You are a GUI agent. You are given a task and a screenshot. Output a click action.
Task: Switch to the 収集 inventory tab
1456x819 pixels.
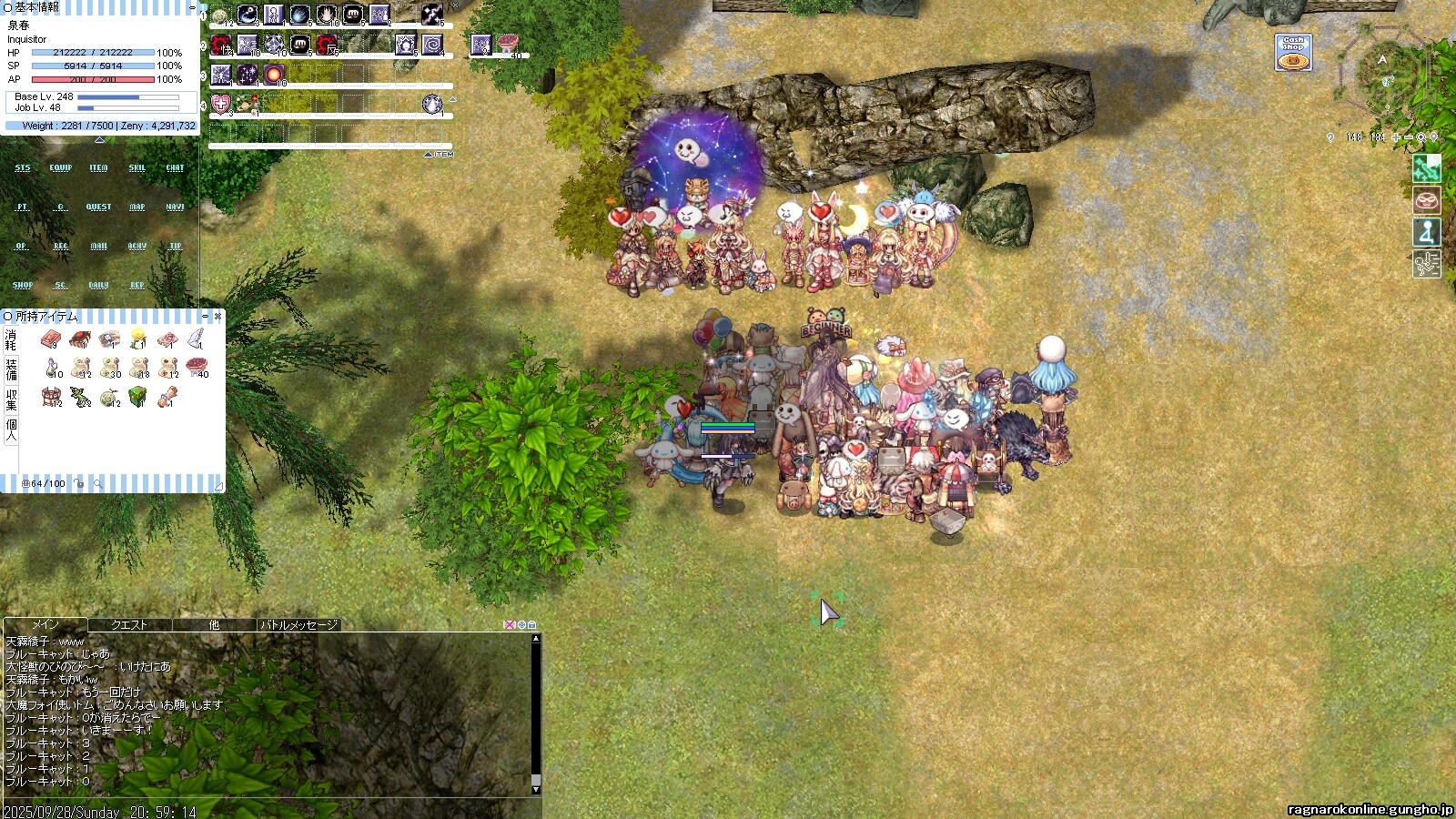pos(11,399)
